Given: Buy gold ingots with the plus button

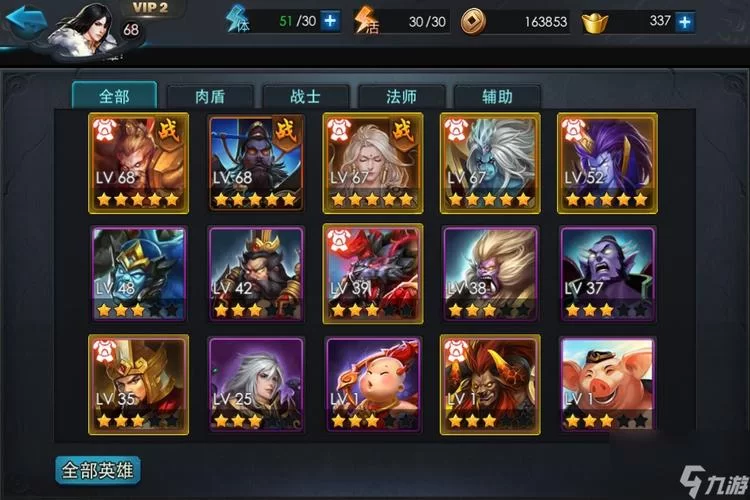Looking at the screenshot, I should point(684,21).
